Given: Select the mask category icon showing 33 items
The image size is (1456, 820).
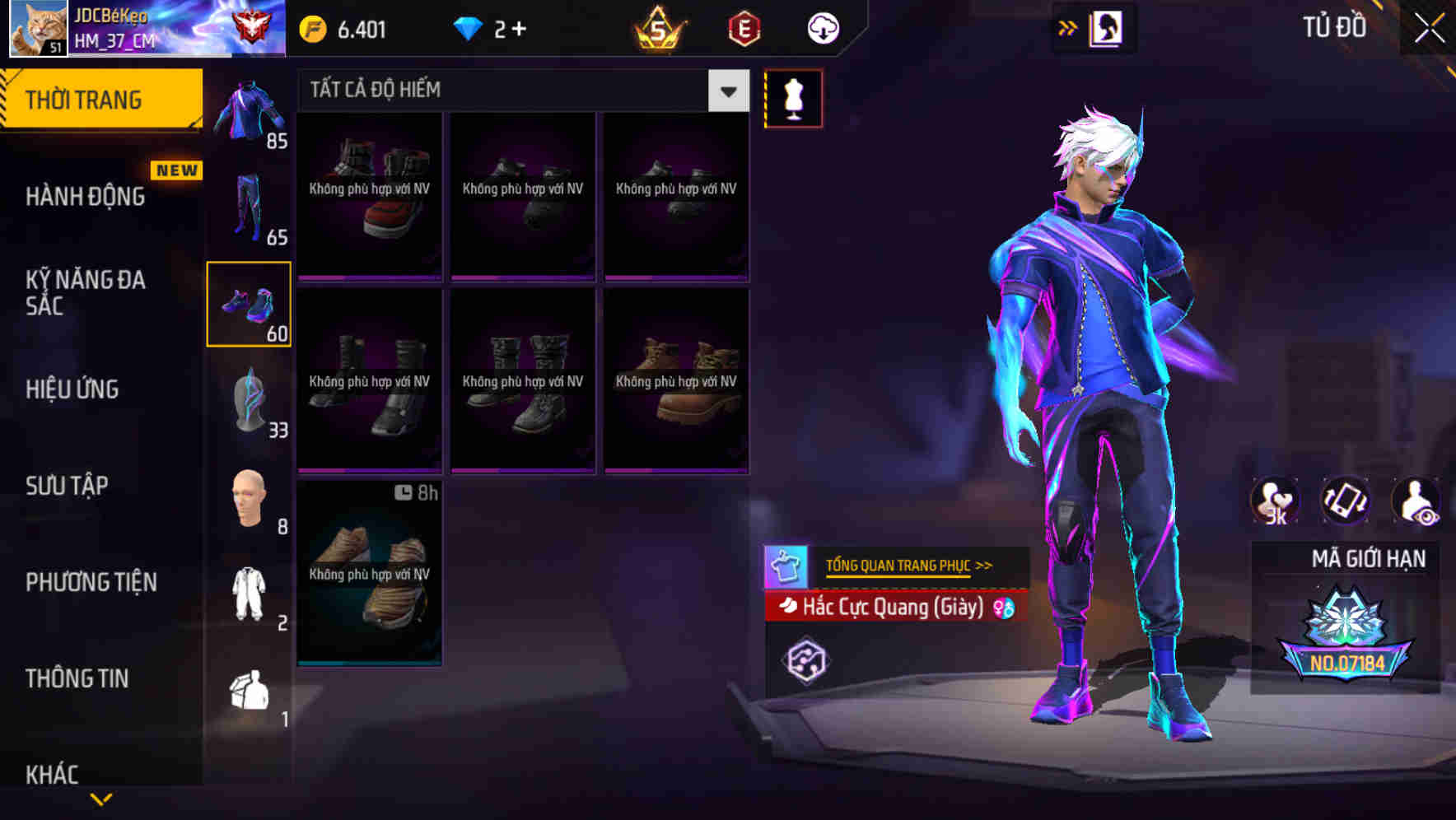Looking at the screenshot, I should click(250, 399).
